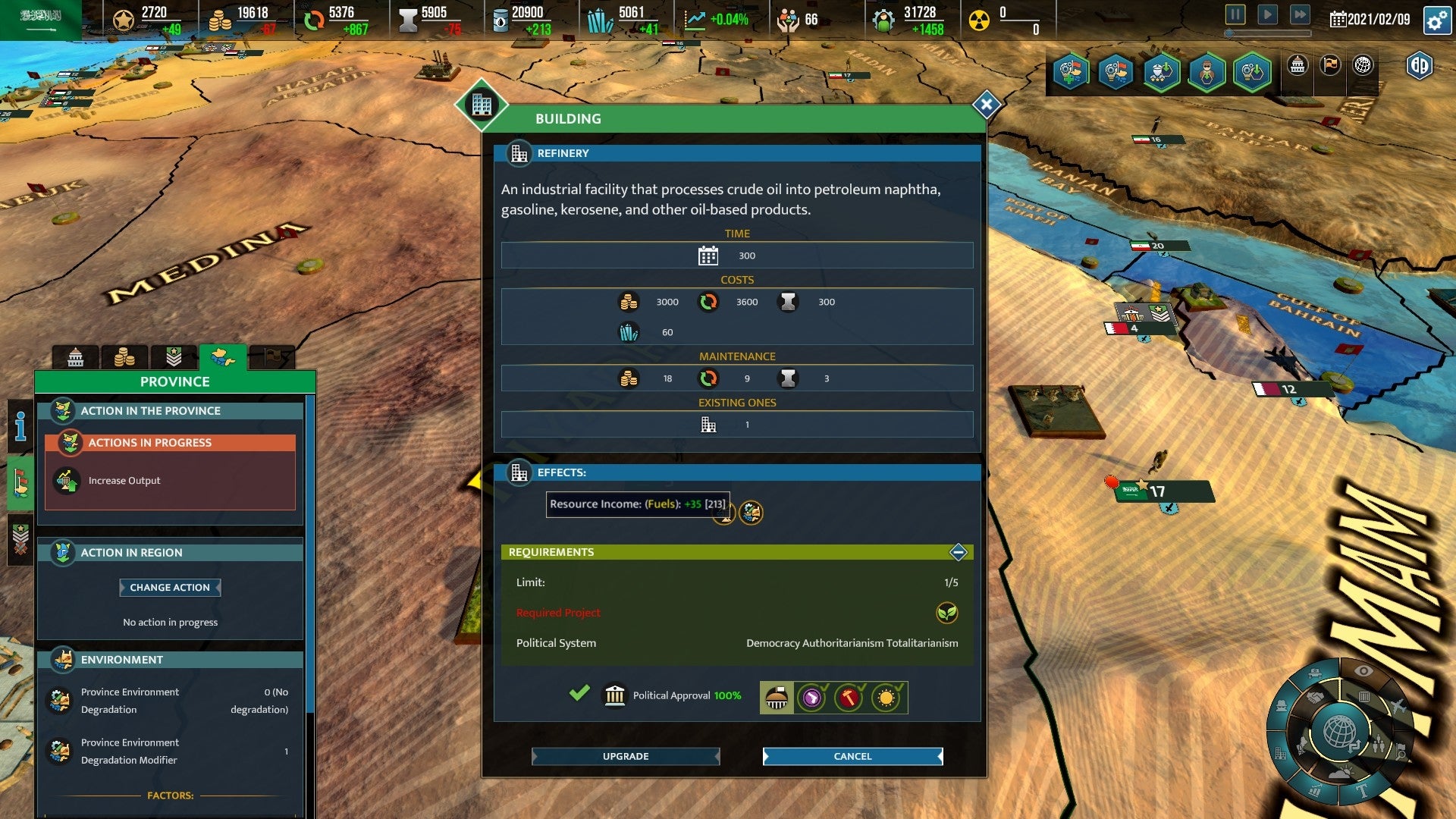This screenshot has height=819, width=1456.
Task: Select the info sidebar icon left edge
Action: [x=18, y=426]
